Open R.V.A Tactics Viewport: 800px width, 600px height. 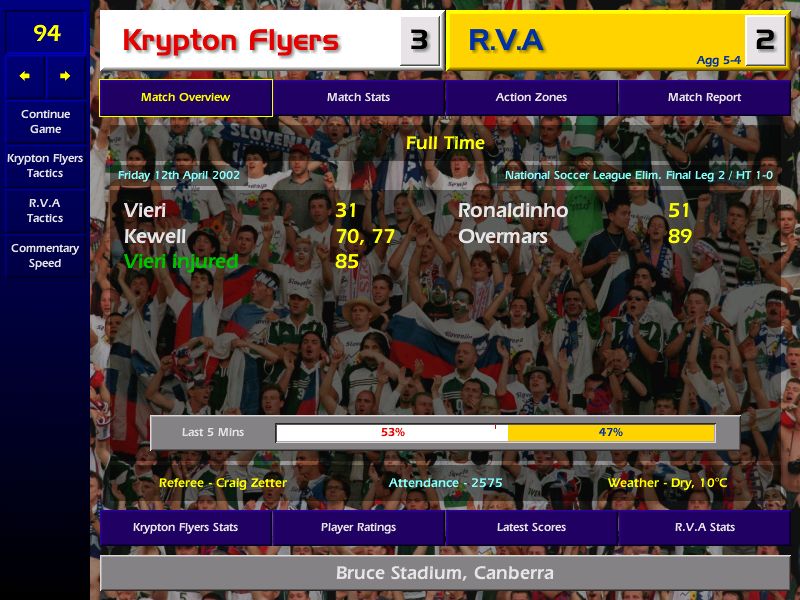[x=45, y=210]
